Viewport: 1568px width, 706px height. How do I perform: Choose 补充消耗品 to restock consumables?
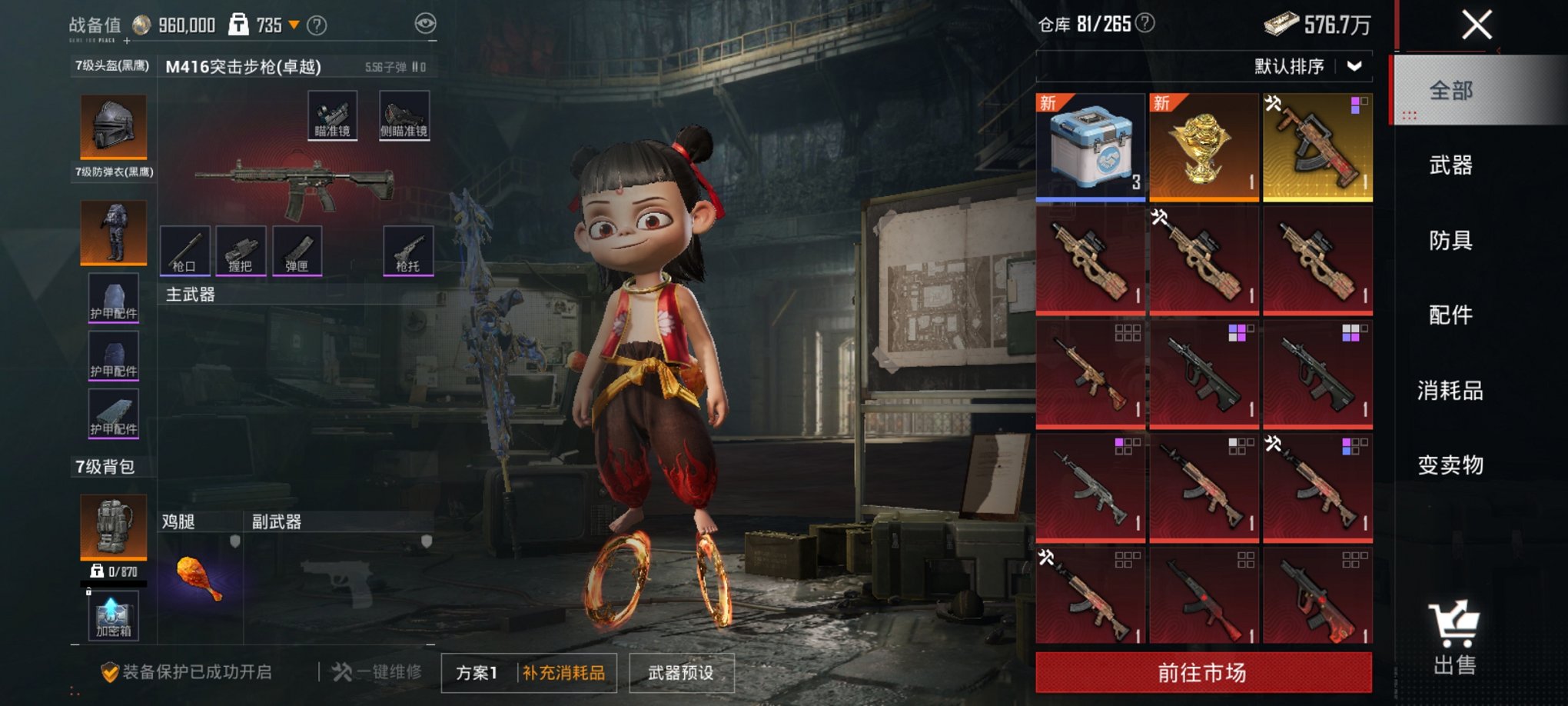[564, 673]
